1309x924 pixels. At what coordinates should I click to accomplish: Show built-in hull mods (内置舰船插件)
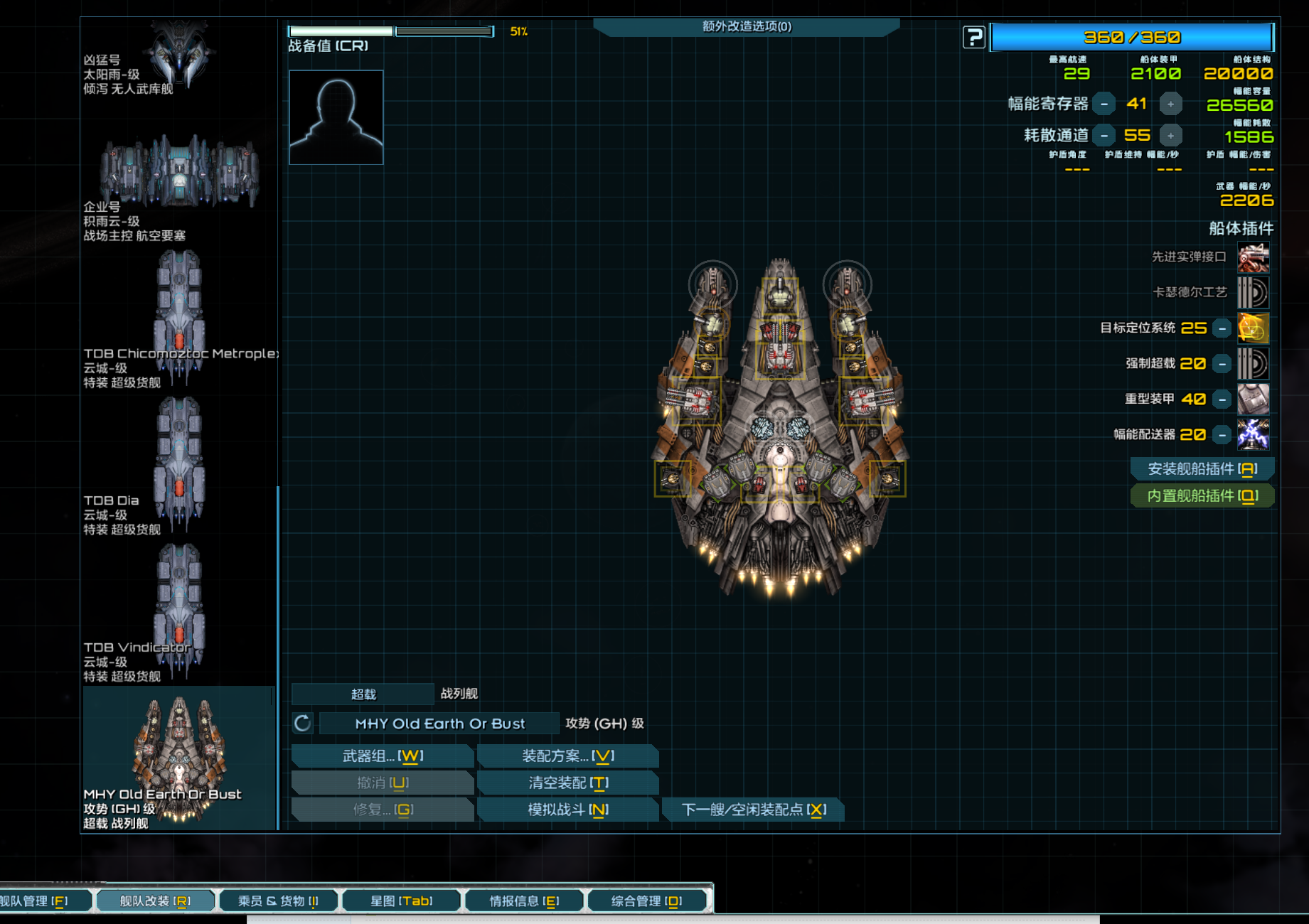click(x=1202, y=496)
